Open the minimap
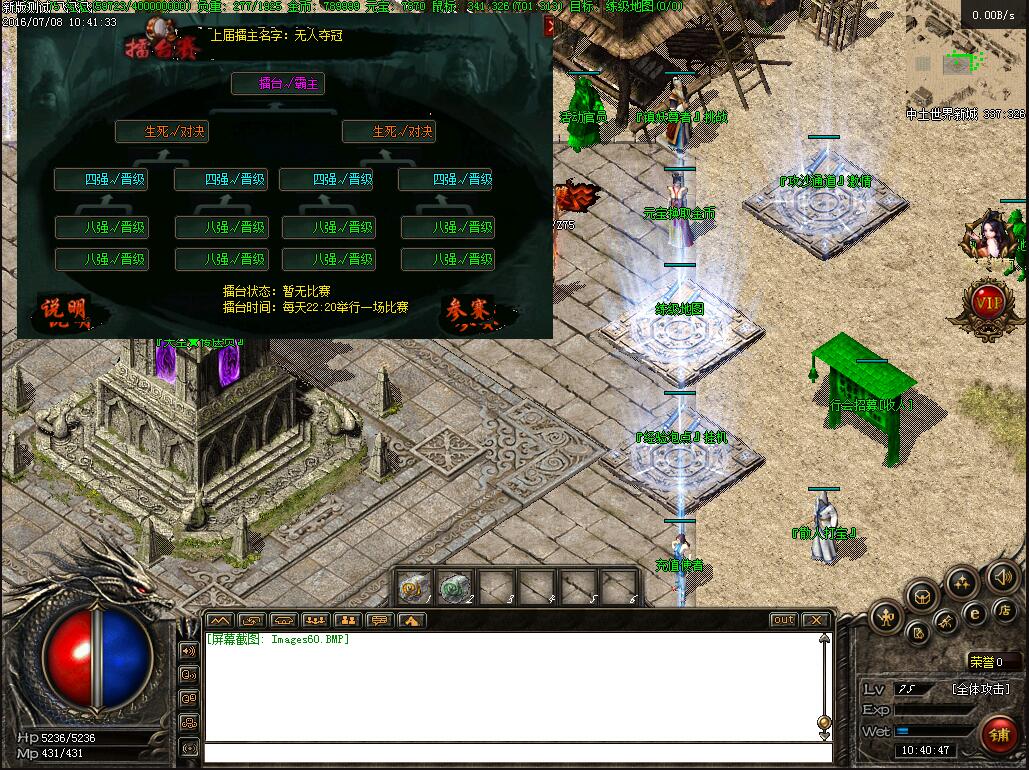Screen dimensions: 1029x770 964,60
